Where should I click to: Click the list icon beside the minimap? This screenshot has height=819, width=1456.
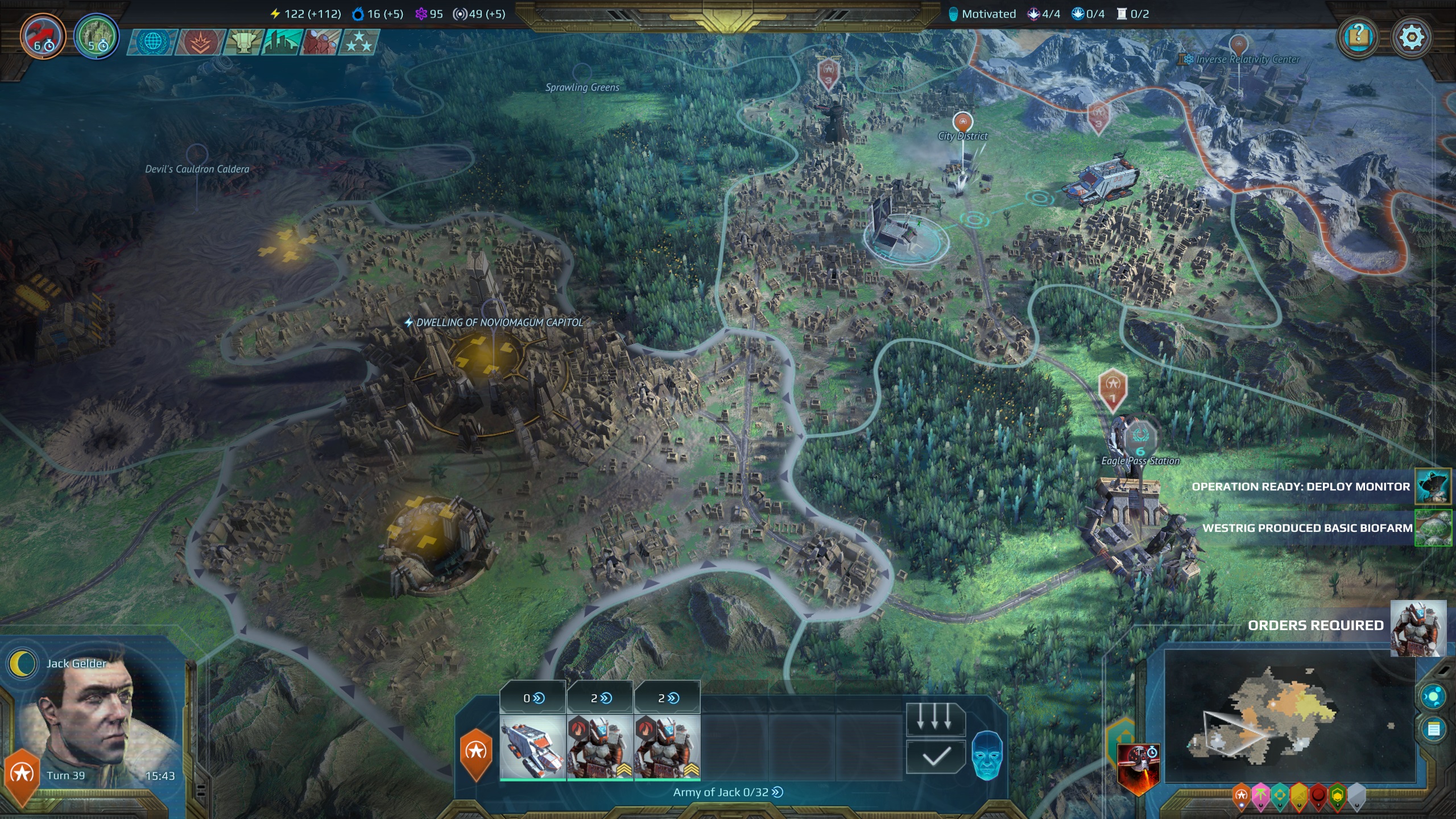[1433, 729]
